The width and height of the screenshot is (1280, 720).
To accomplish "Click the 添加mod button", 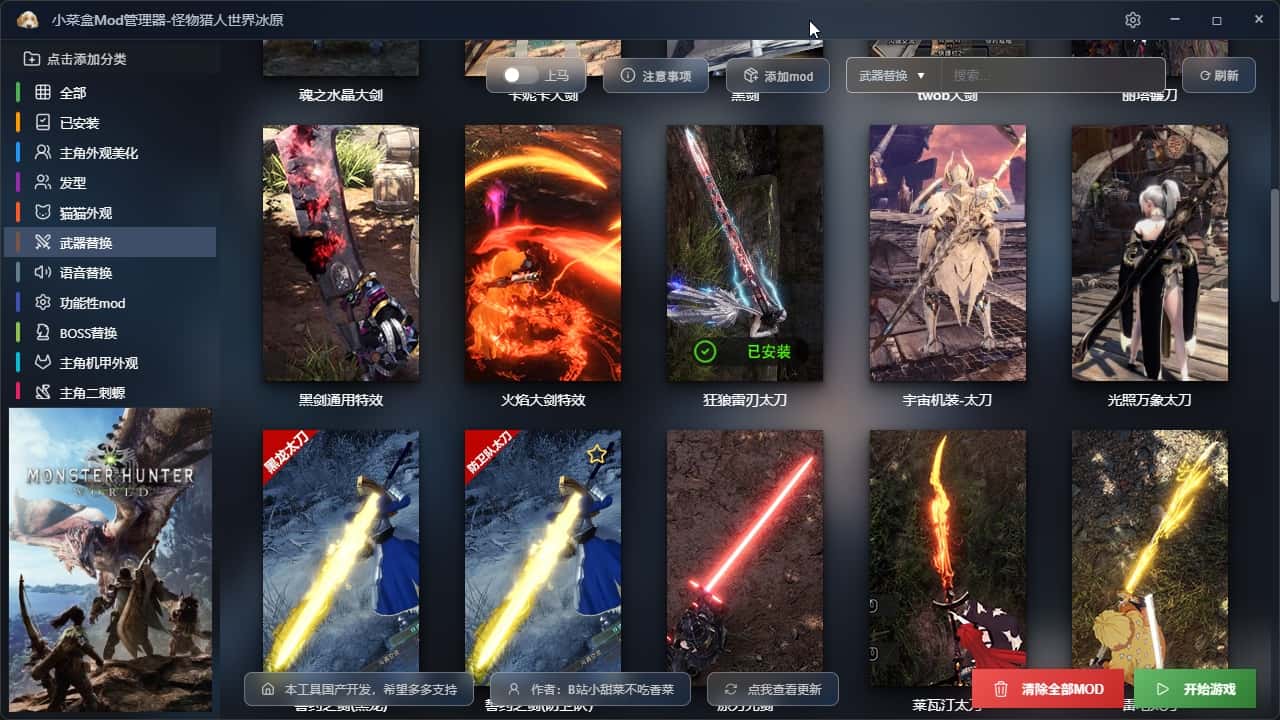I will pyautogui.click(x=778, y=76).
